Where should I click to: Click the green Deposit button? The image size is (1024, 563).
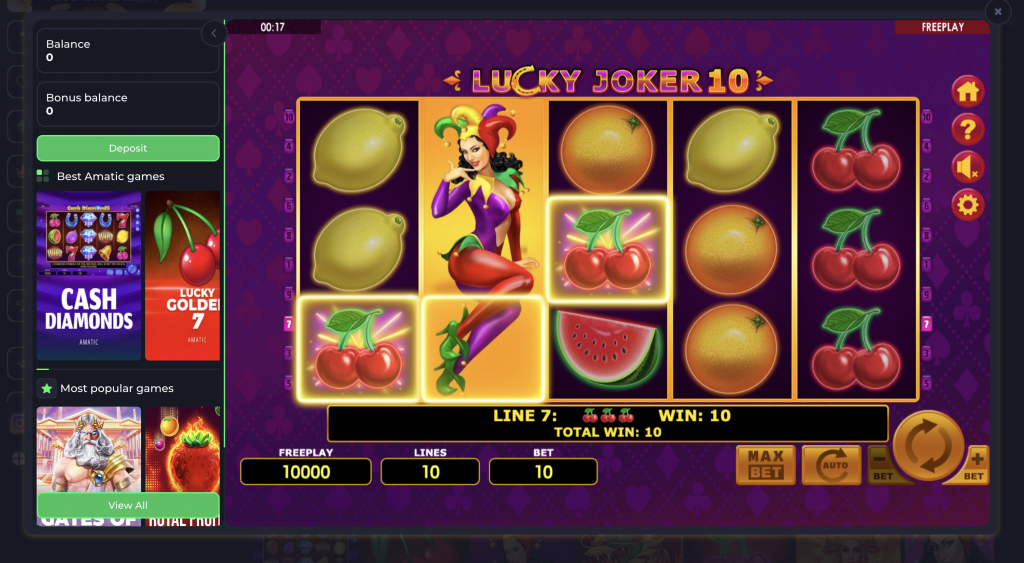tap(128, 148)
